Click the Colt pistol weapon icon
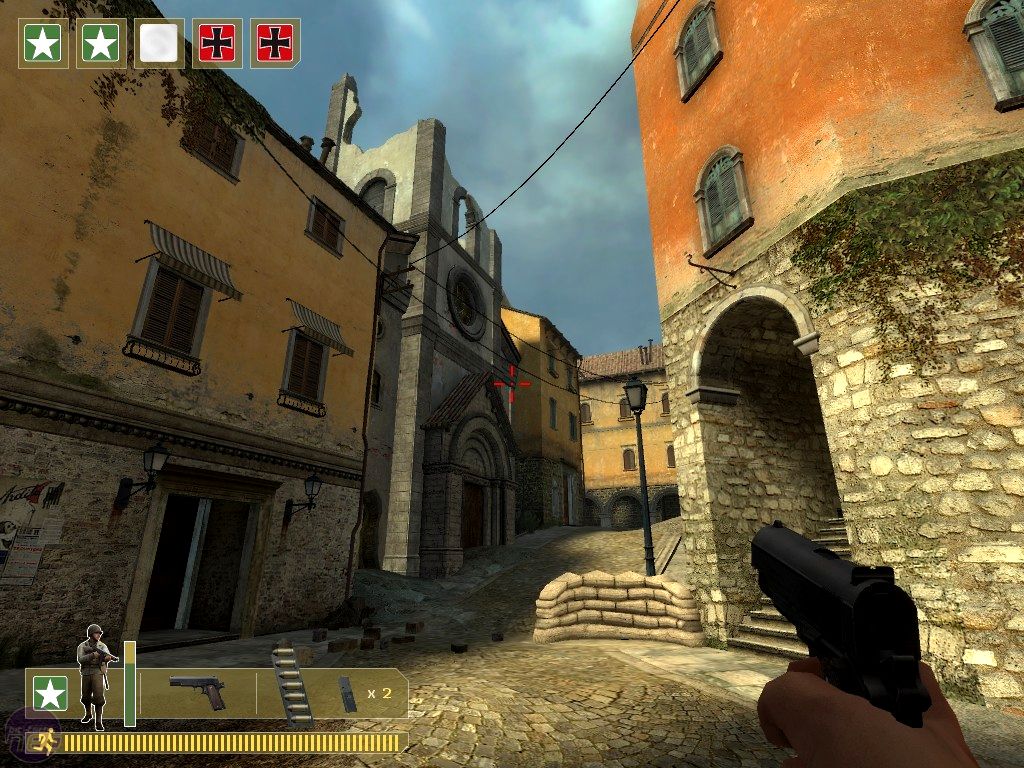 pyautogui.click(x=197, y=692)
